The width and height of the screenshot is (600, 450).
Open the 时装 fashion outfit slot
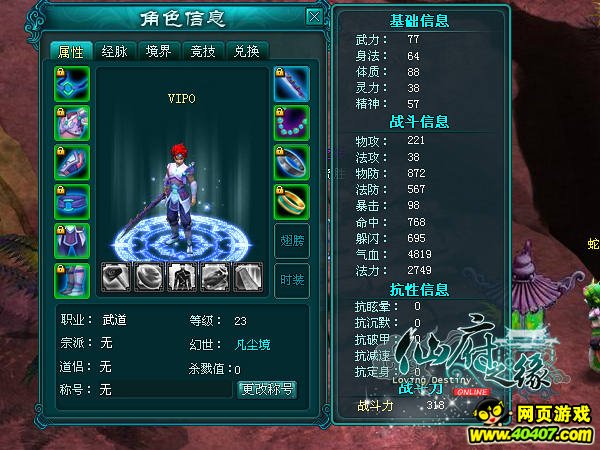click(292, 278)
